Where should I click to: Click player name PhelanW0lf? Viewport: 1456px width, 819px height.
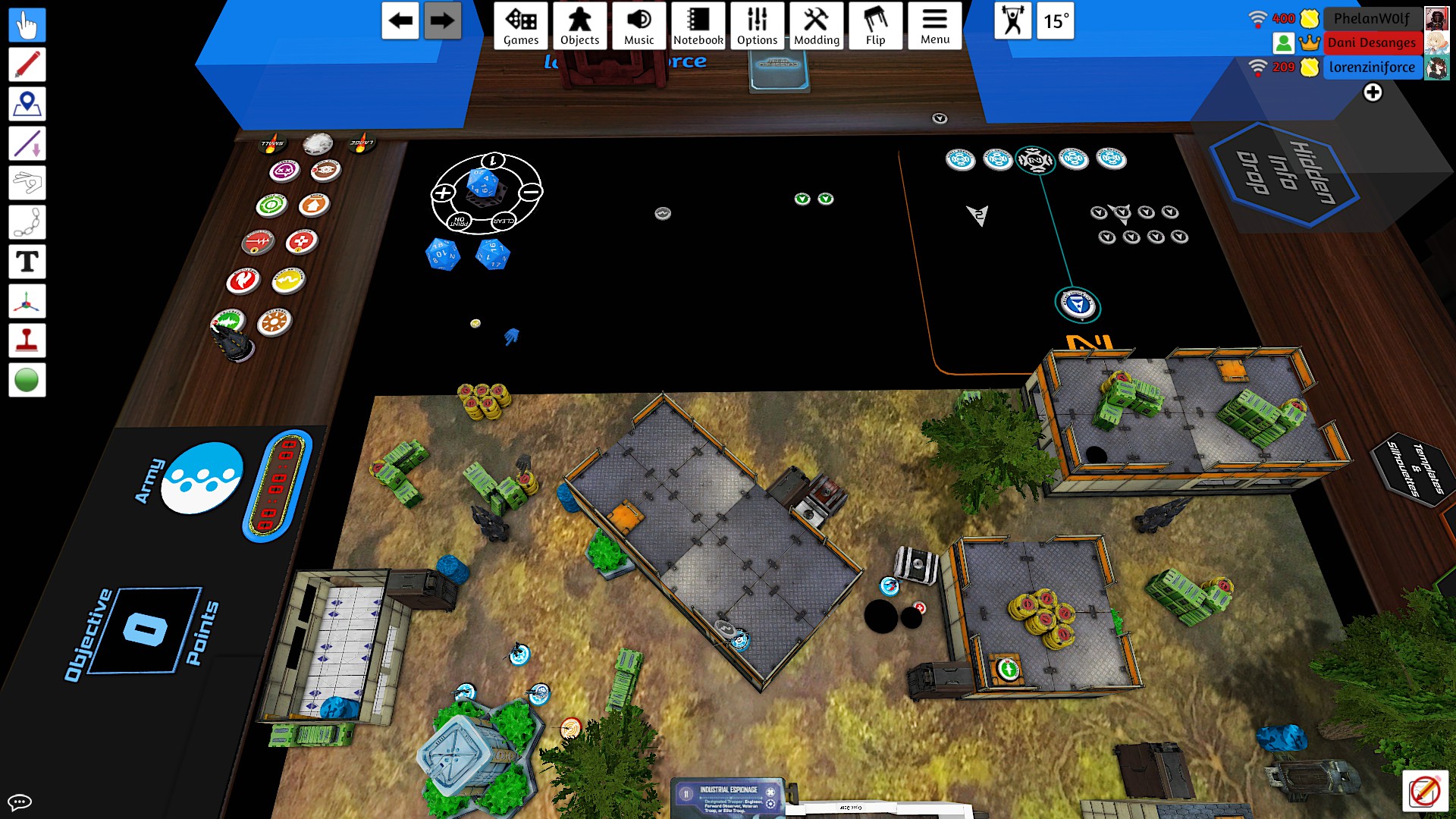1371,18
